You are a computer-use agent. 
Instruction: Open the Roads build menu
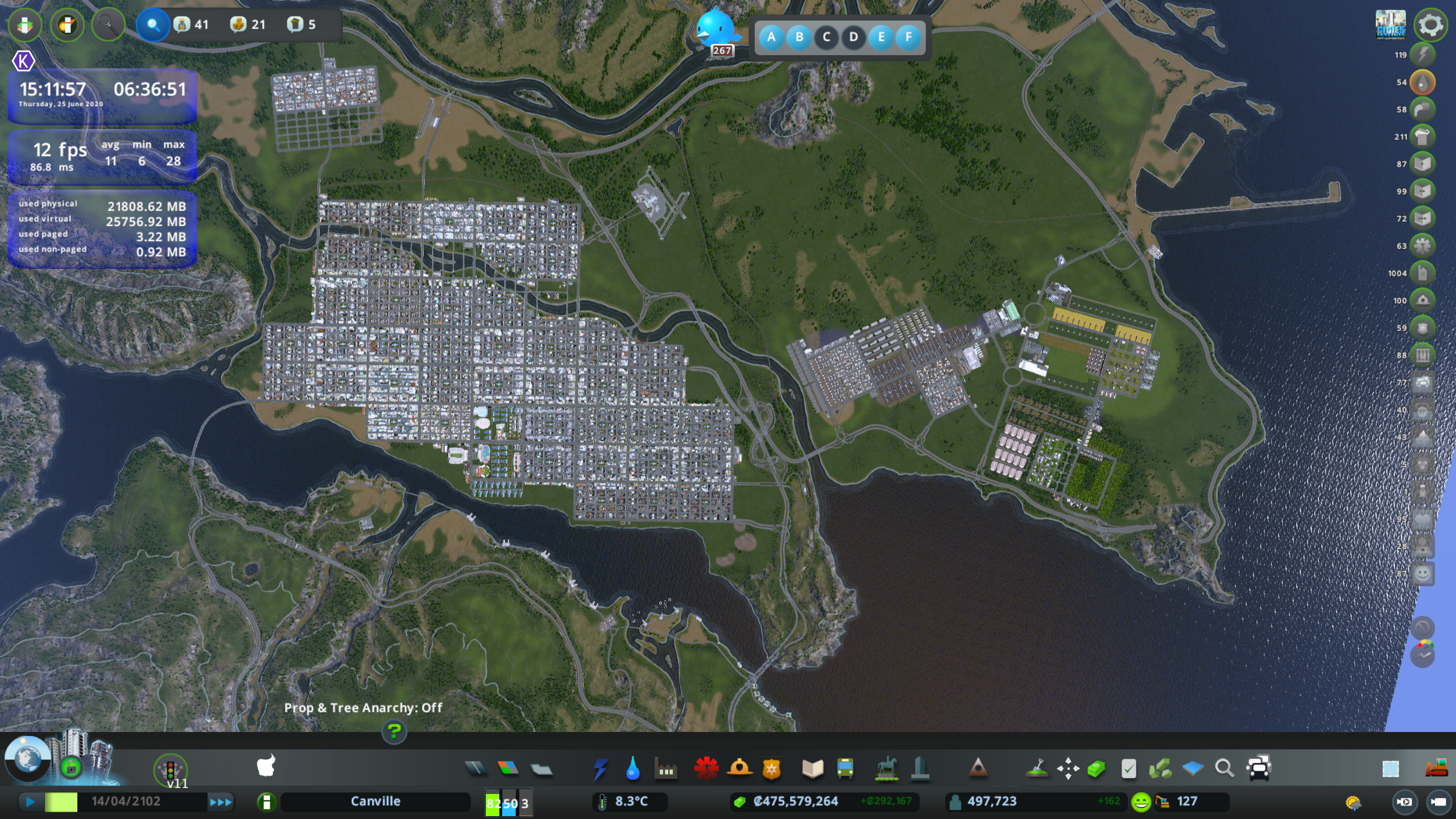475,768
